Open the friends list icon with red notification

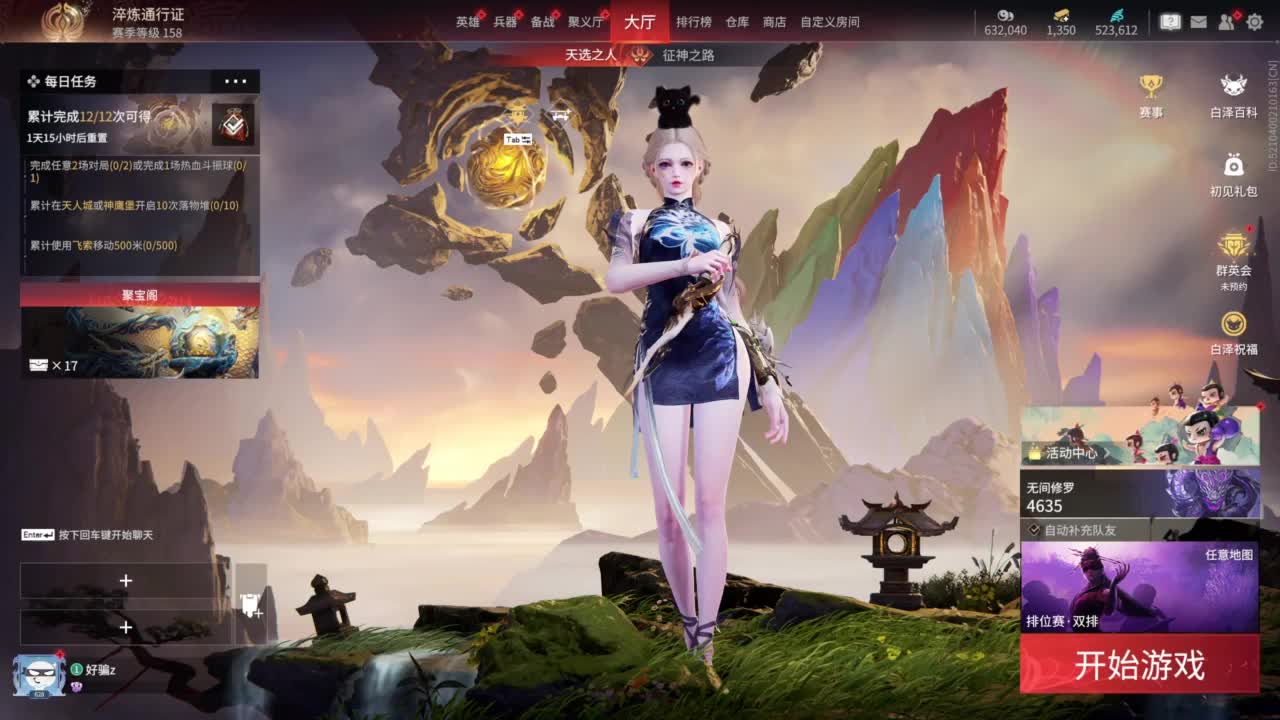click(1225, 22)
